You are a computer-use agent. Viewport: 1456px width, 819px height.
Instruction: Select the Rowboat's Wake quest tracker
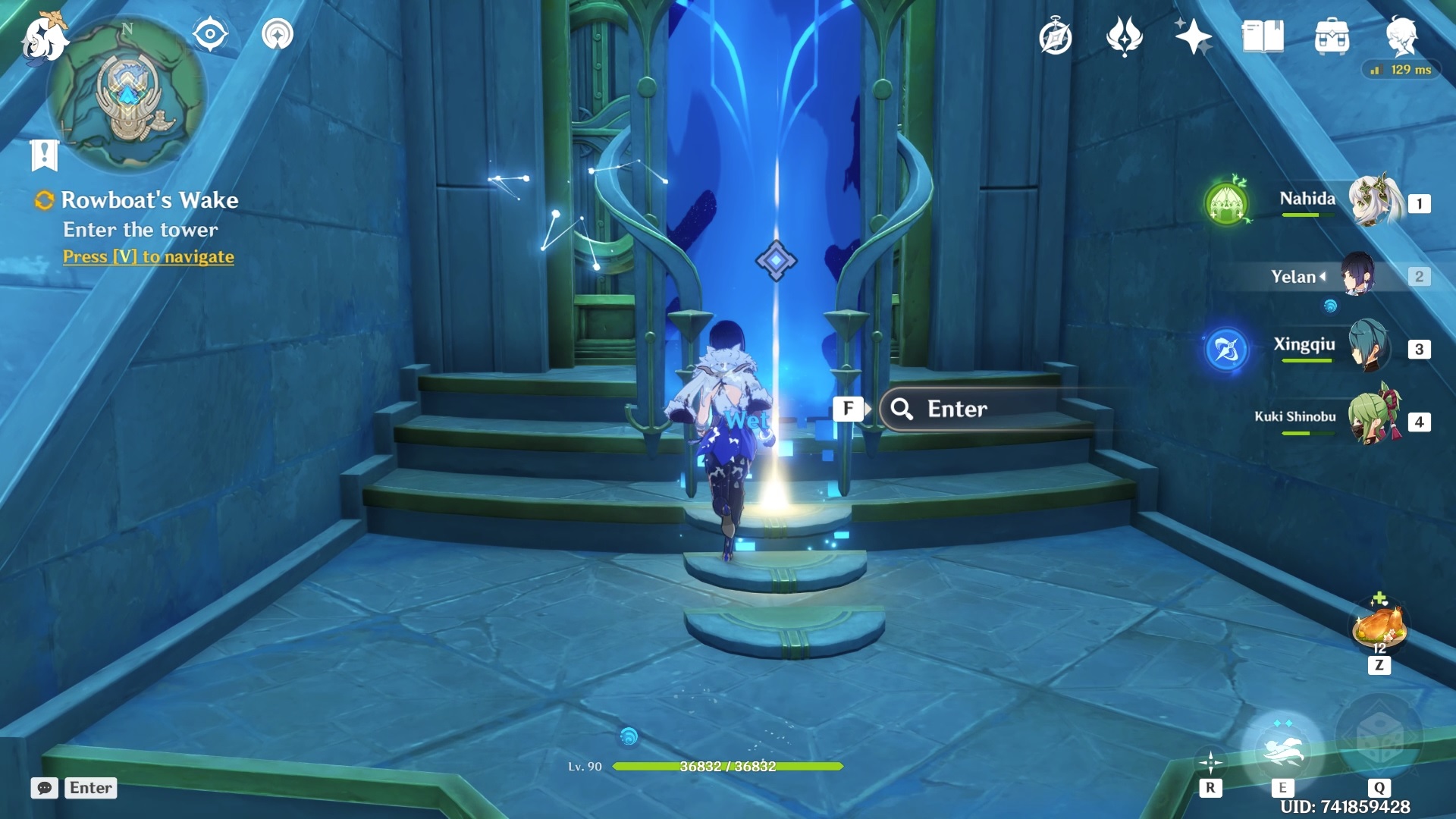[149, 200]
